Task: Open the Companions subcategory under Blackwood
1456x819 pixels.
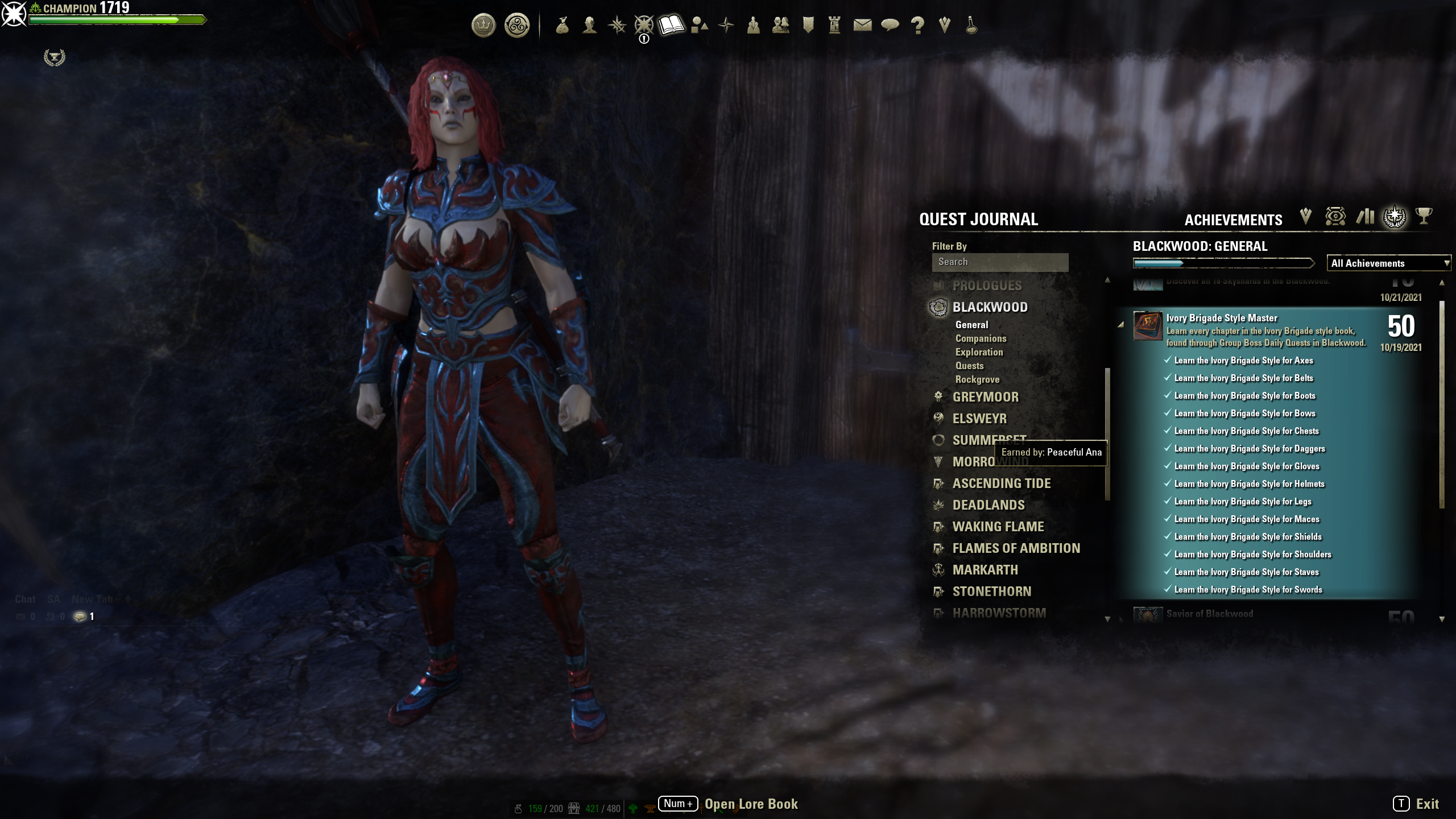Action: click(981, 338)
